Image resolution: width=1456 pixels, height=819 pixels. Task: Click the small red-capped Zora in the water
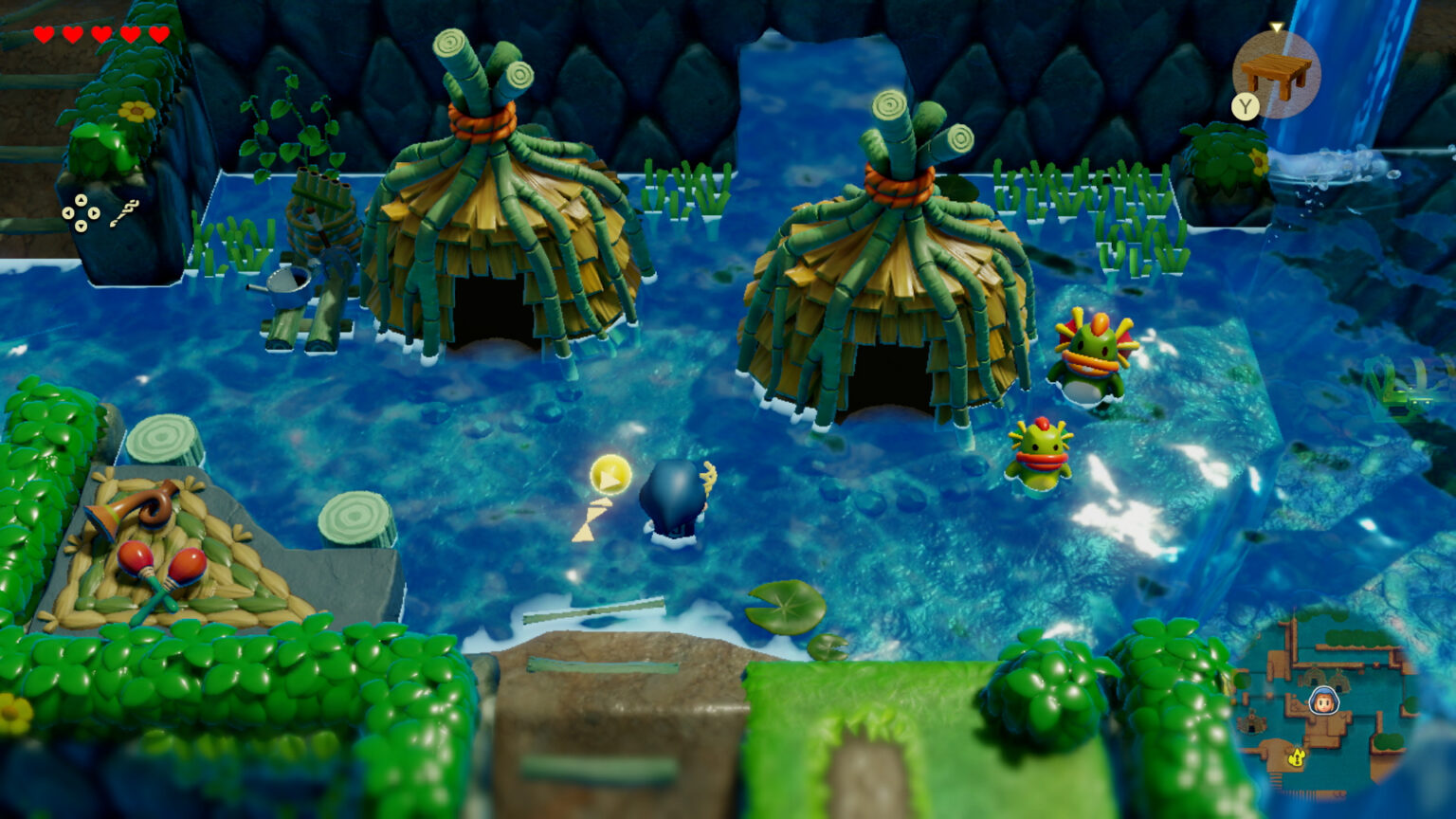click(x=1043, y=455)
